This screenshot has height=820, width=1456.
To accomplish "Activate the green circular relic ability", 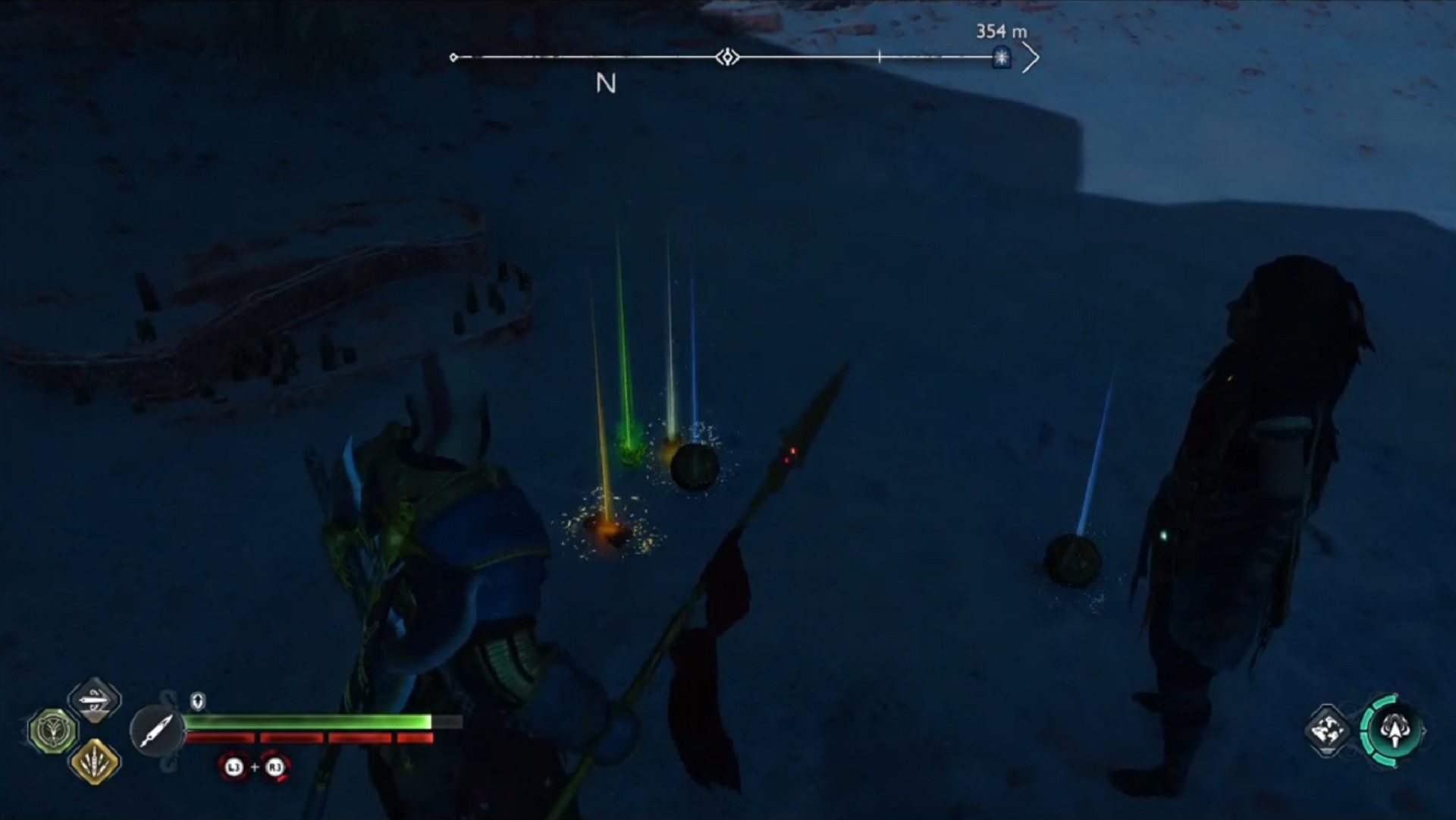I will pos(53,731).
